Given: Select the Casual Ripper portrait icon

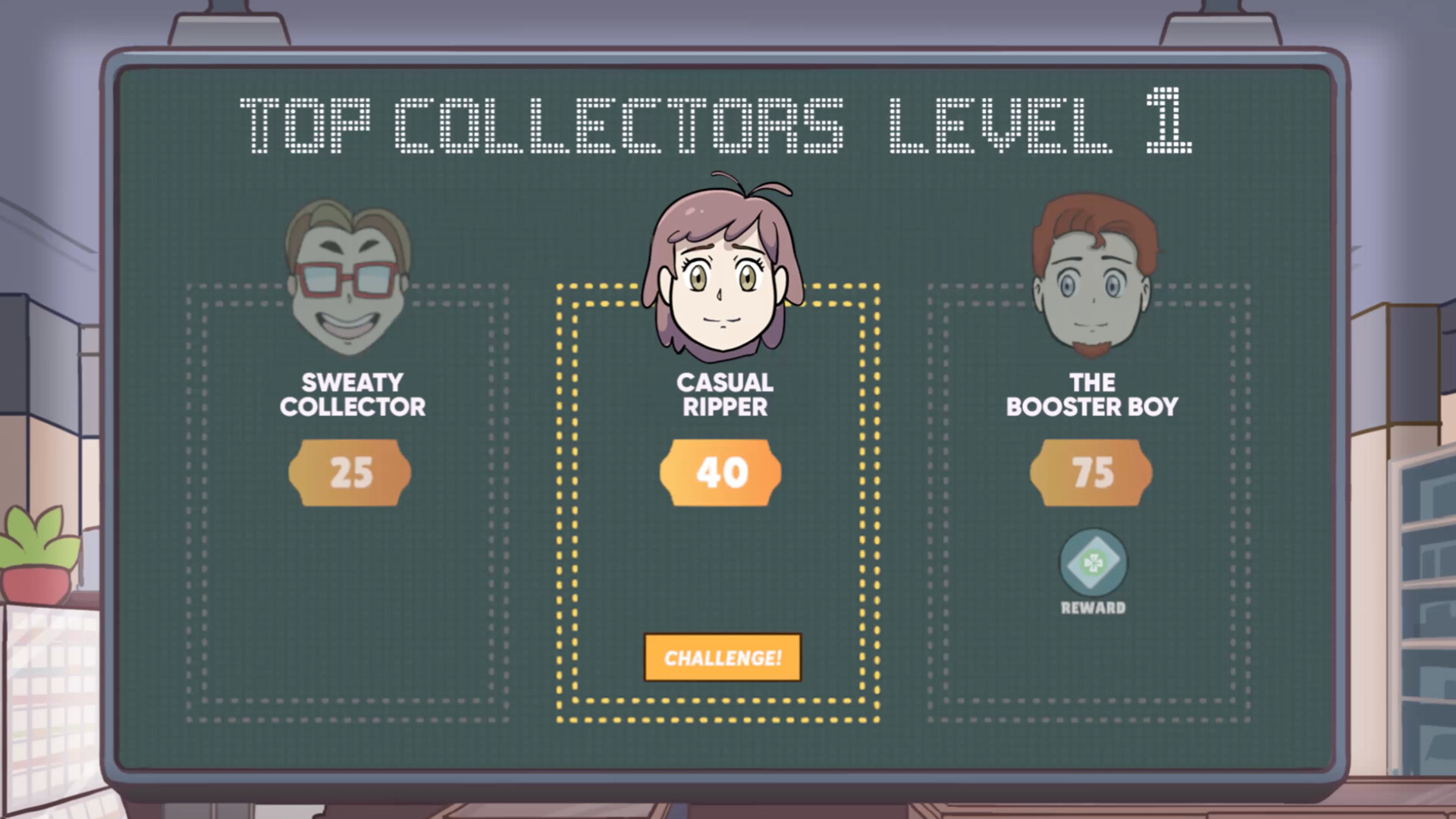Looking at the screenshot, I should coord(720,273).
